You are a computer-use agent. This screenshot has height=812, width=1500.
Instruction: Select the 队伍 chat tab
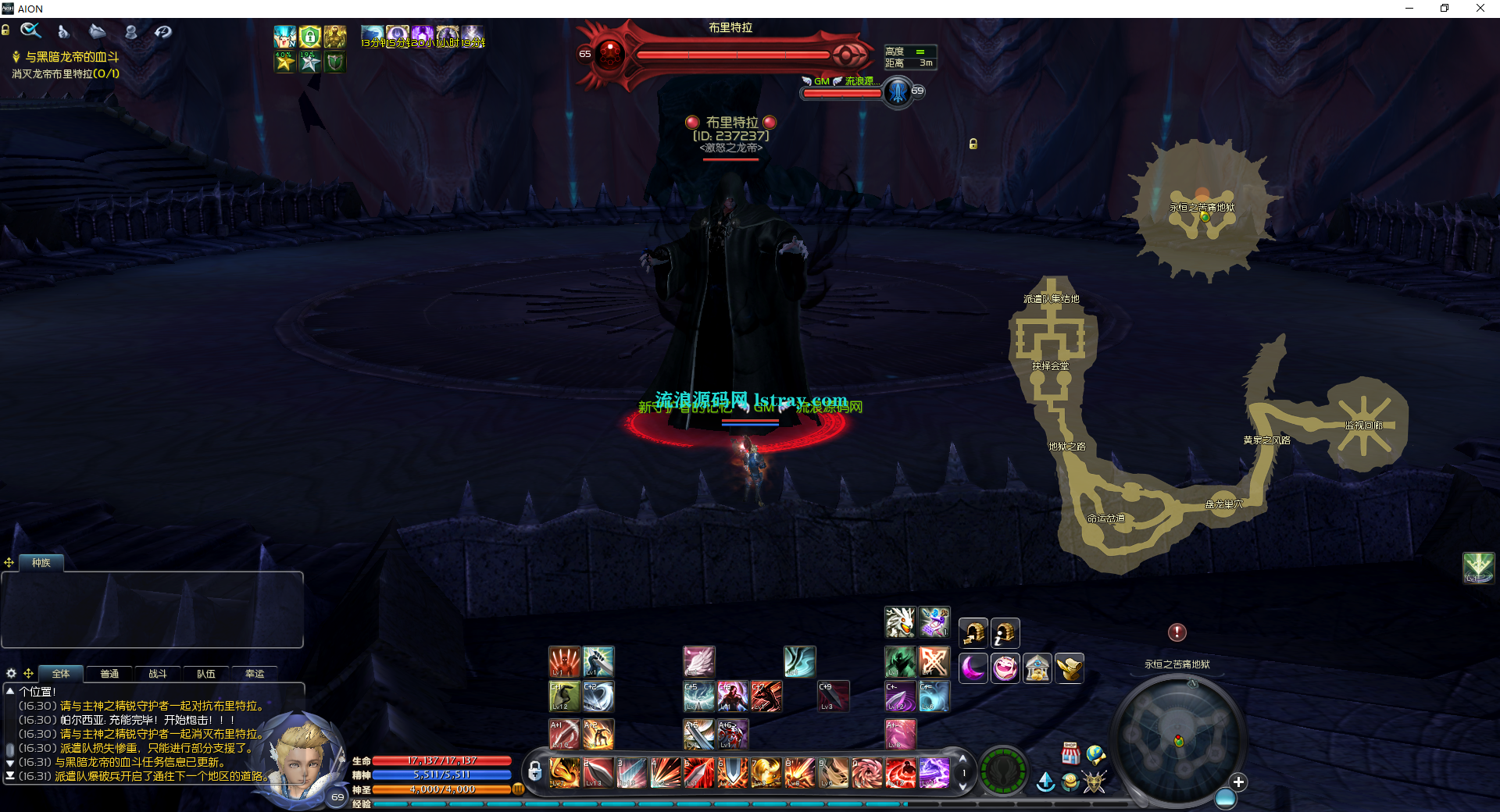click(206, 674)
